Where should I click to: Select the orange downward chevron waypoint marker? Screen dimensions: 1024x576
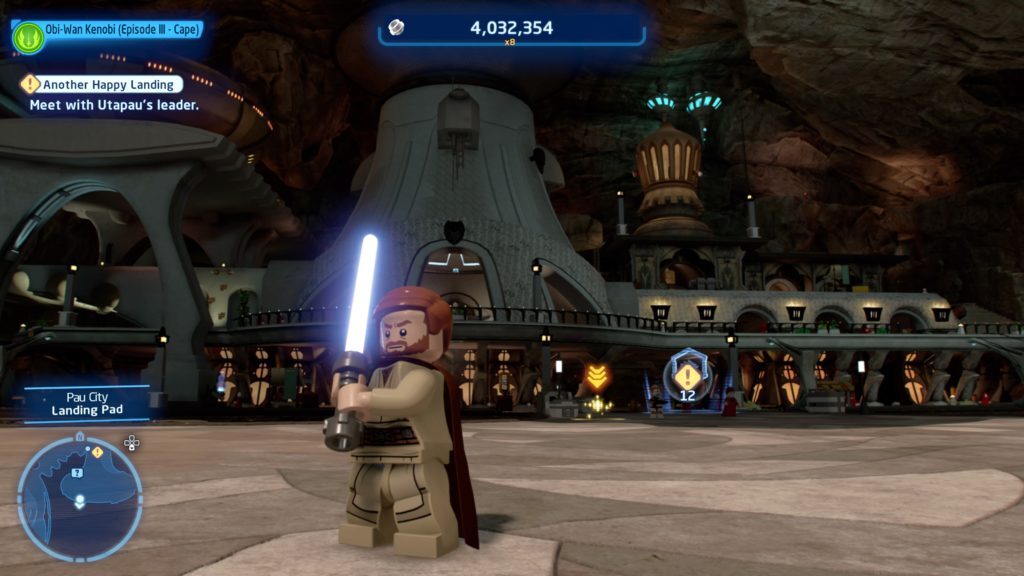(597, 377)
